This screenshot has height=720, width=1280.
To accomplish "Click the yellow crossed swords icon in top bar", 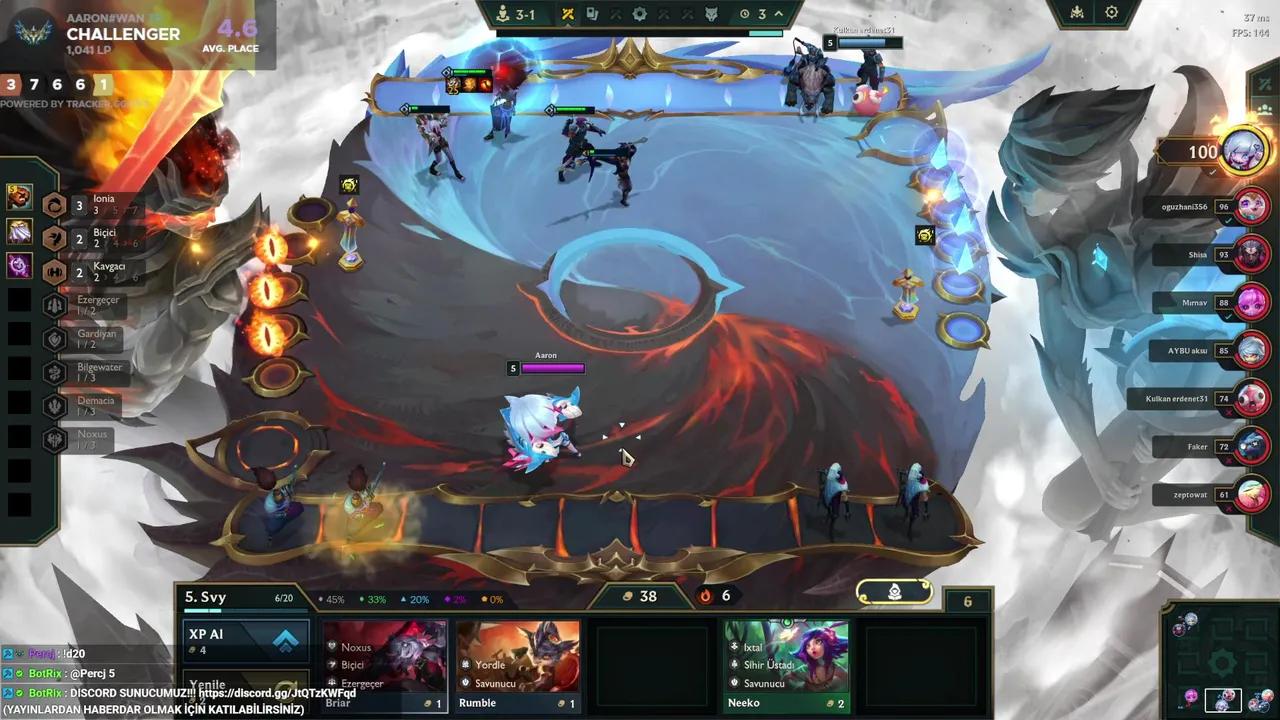I will pos(566,13).
